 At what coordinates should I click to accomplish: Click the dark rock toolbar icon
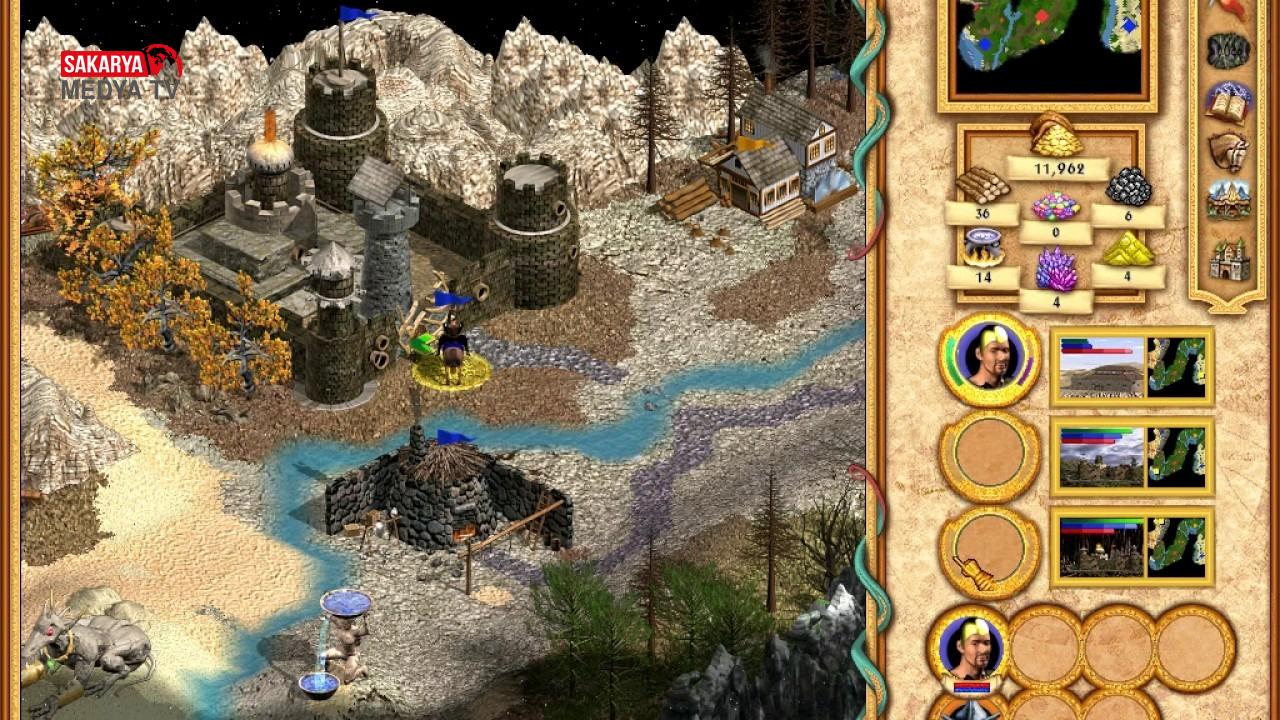1227,50
